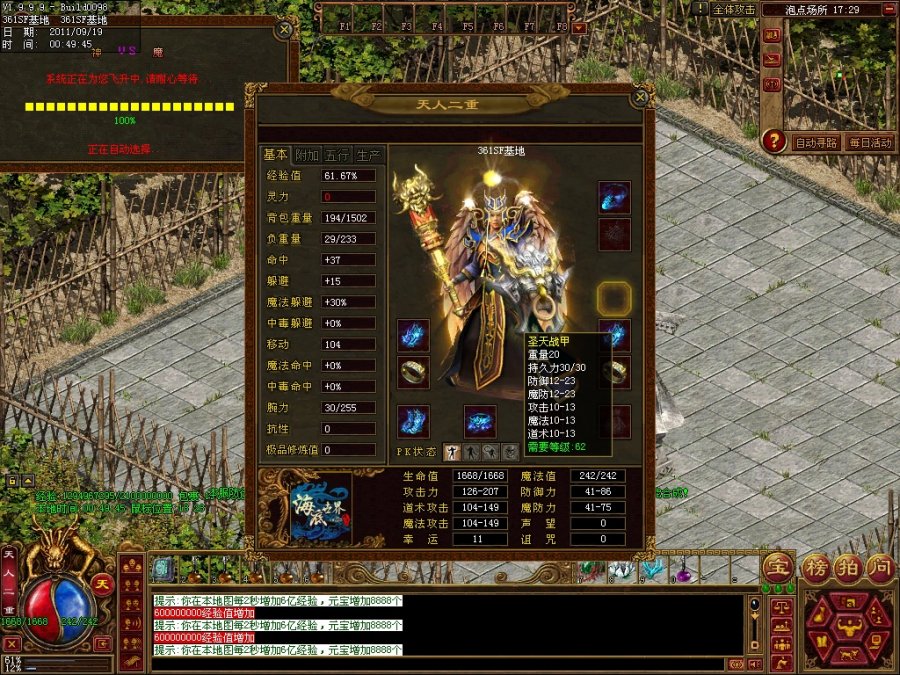The width and height of the screenshot is (900, 675).
Task: Open the 五行 tab
Action: [338, 155]
